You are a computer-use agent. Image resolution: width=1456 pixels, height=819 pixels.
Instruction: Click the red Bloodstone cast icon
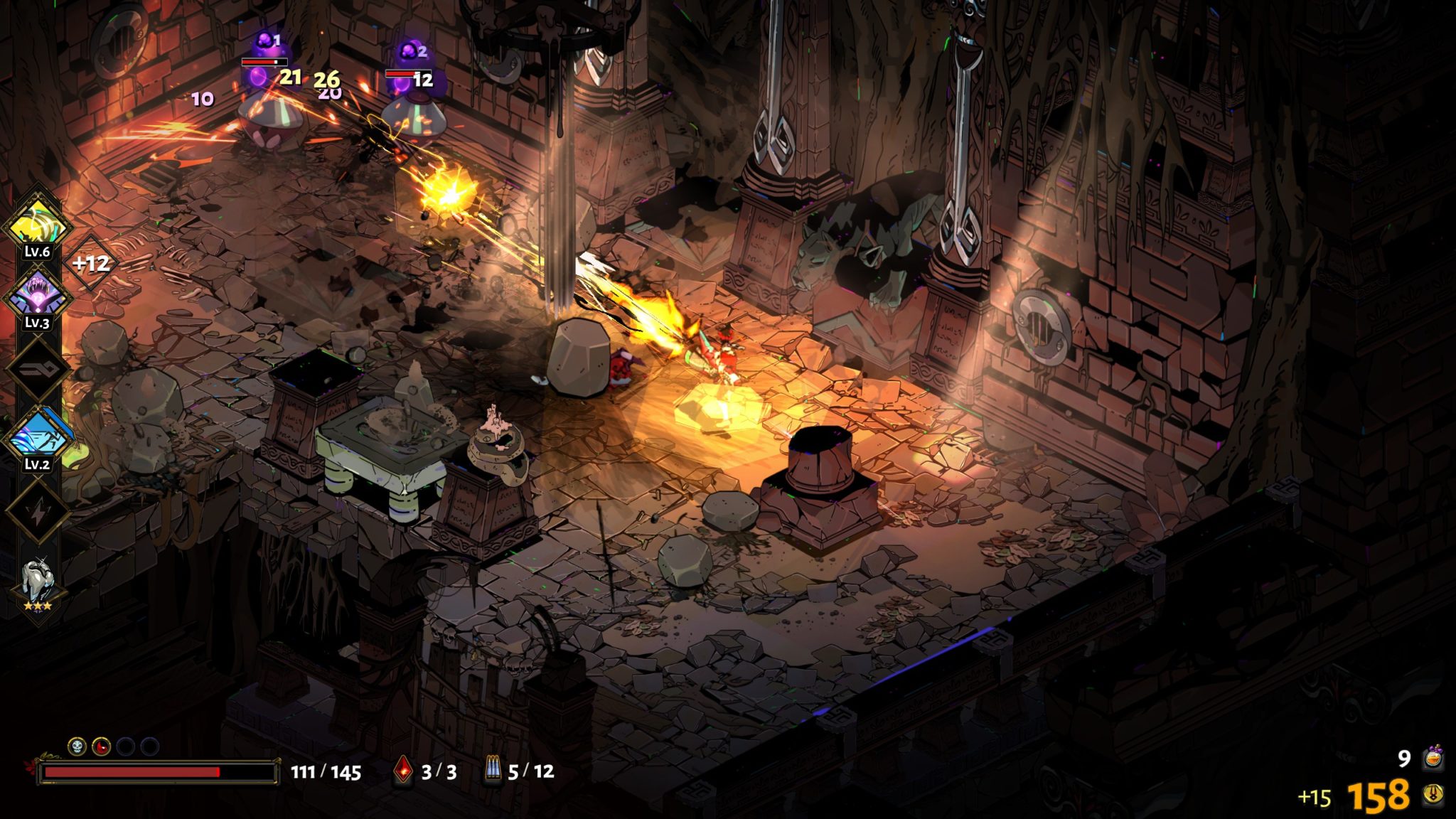(x=403, y=771)
